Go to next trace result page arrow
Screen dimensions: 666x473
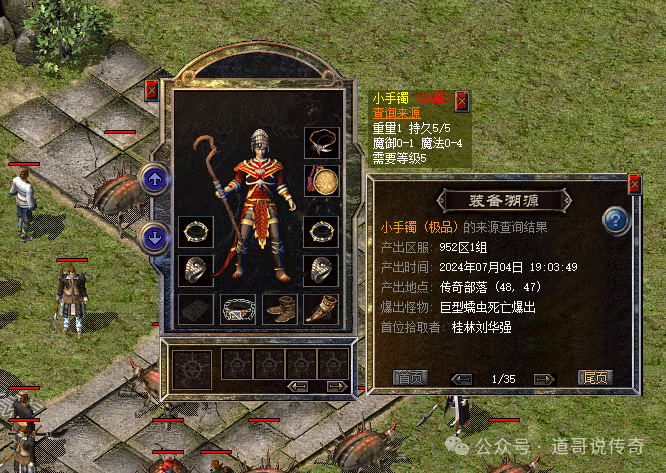click(x=543, y=378)
